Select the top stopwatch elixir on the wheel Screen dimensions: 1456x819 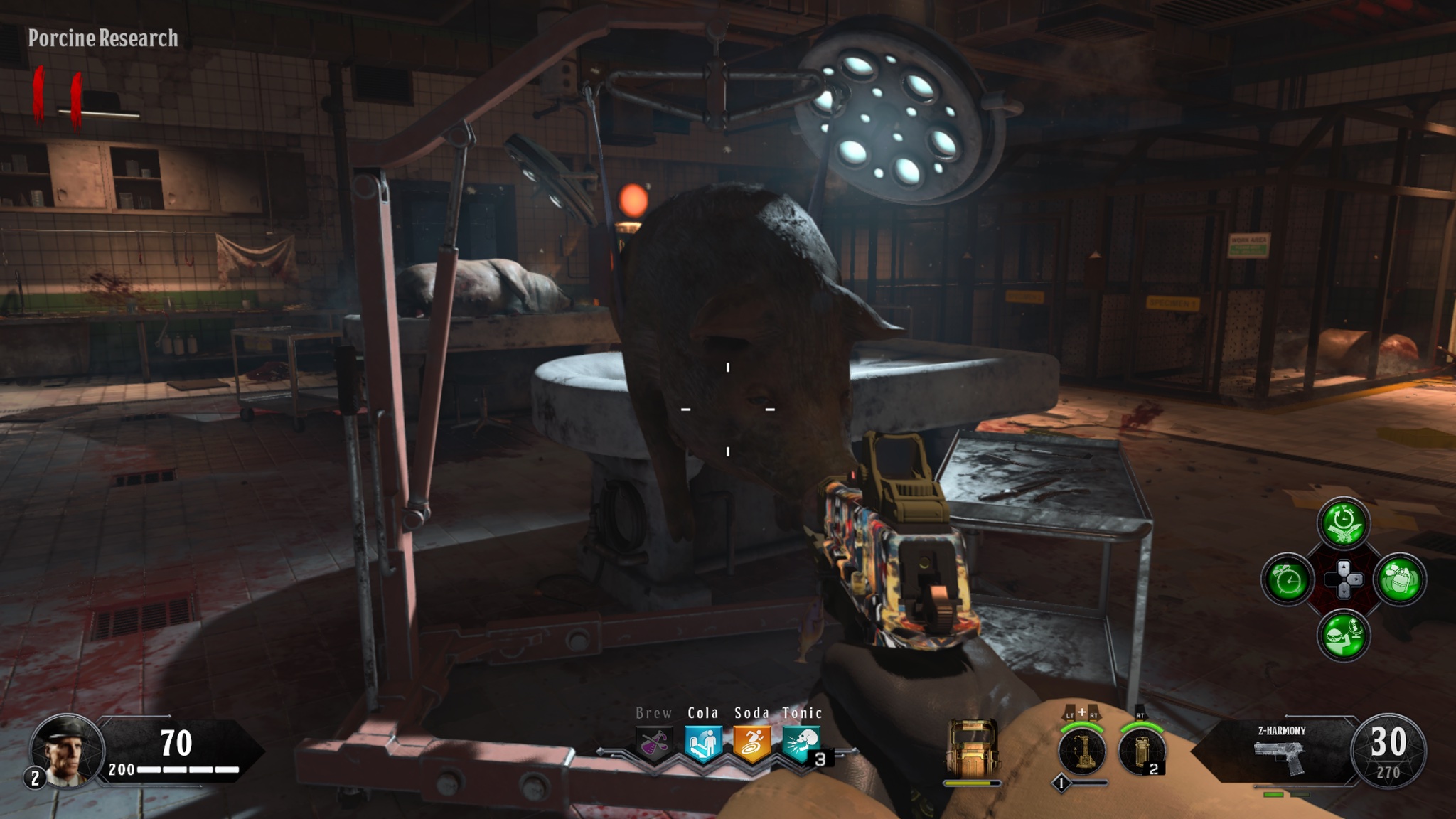(1342, 521)
